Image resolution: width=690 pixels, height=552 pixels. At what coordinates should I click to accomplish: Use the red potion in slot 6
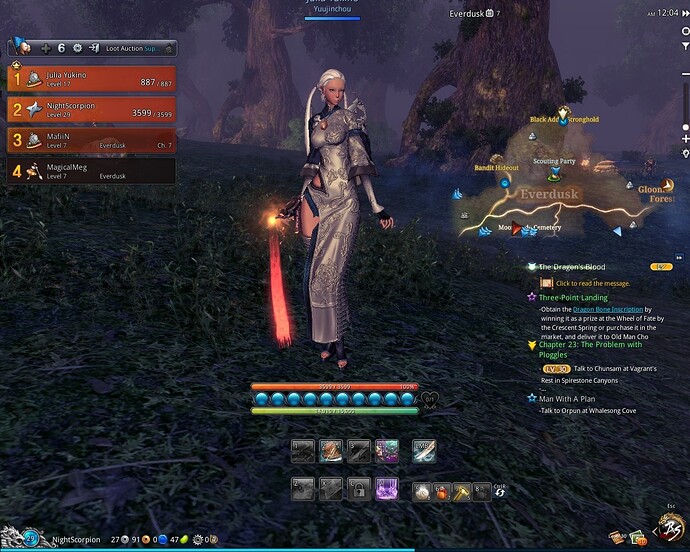(x=444, y=491)
